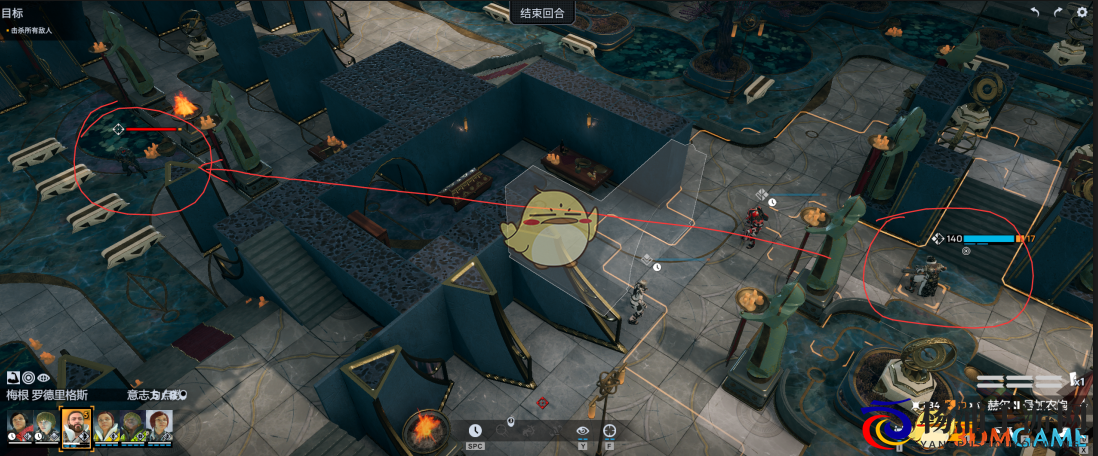Activate the eye ability icon in the action bar
1098x456 pixels.
[583, 430]
